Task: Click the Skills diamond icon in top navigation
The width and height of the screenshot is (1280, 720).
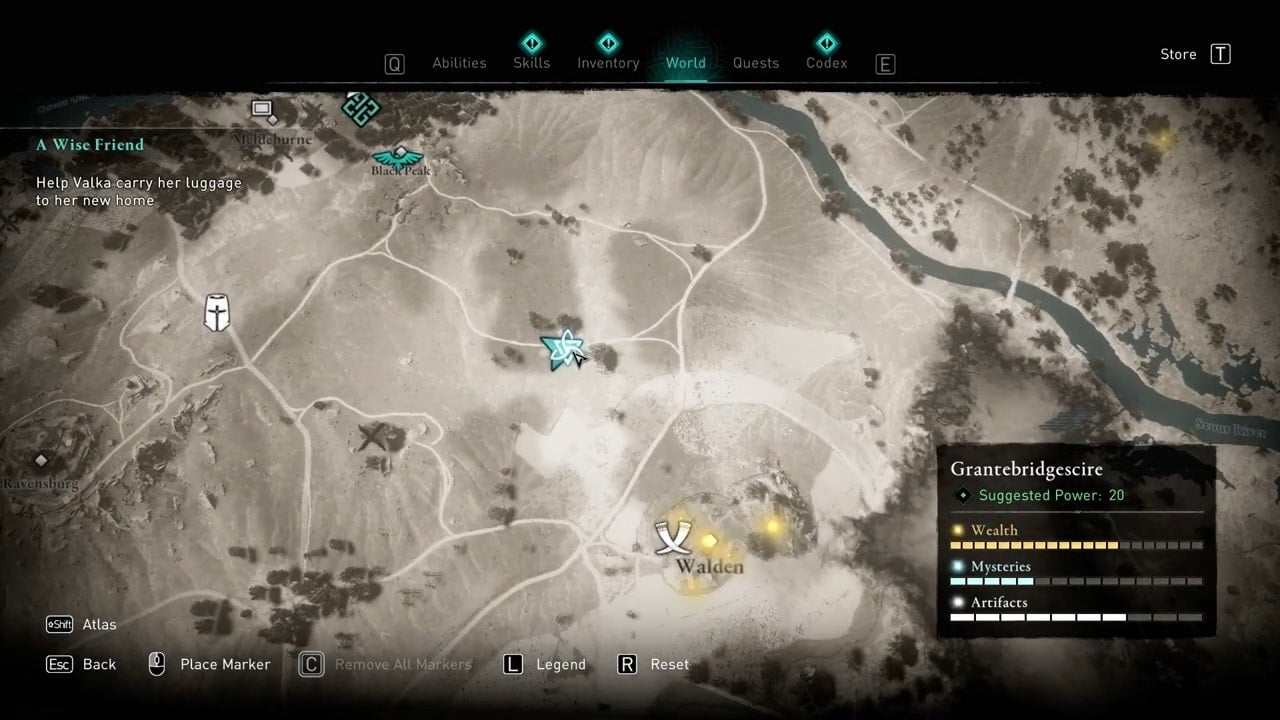Action: (x=531, y=44)
